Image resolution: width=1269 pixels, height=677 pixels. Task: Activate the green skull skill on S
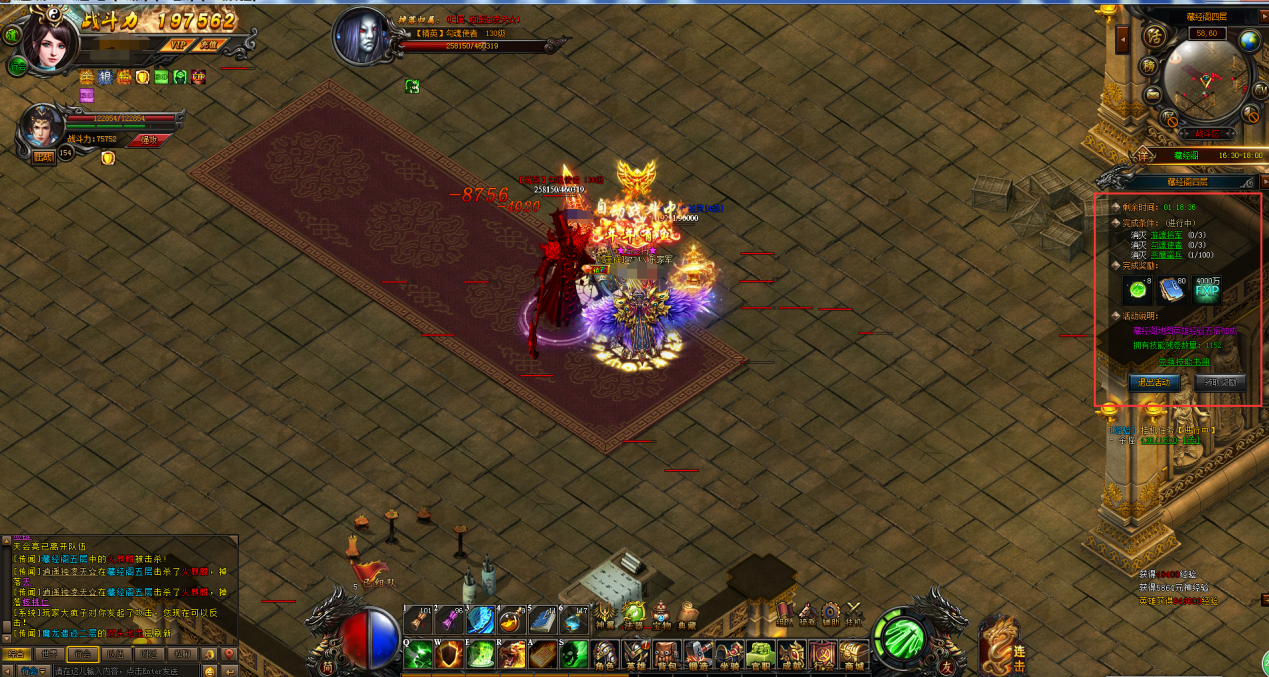click(x=574, y=654)
